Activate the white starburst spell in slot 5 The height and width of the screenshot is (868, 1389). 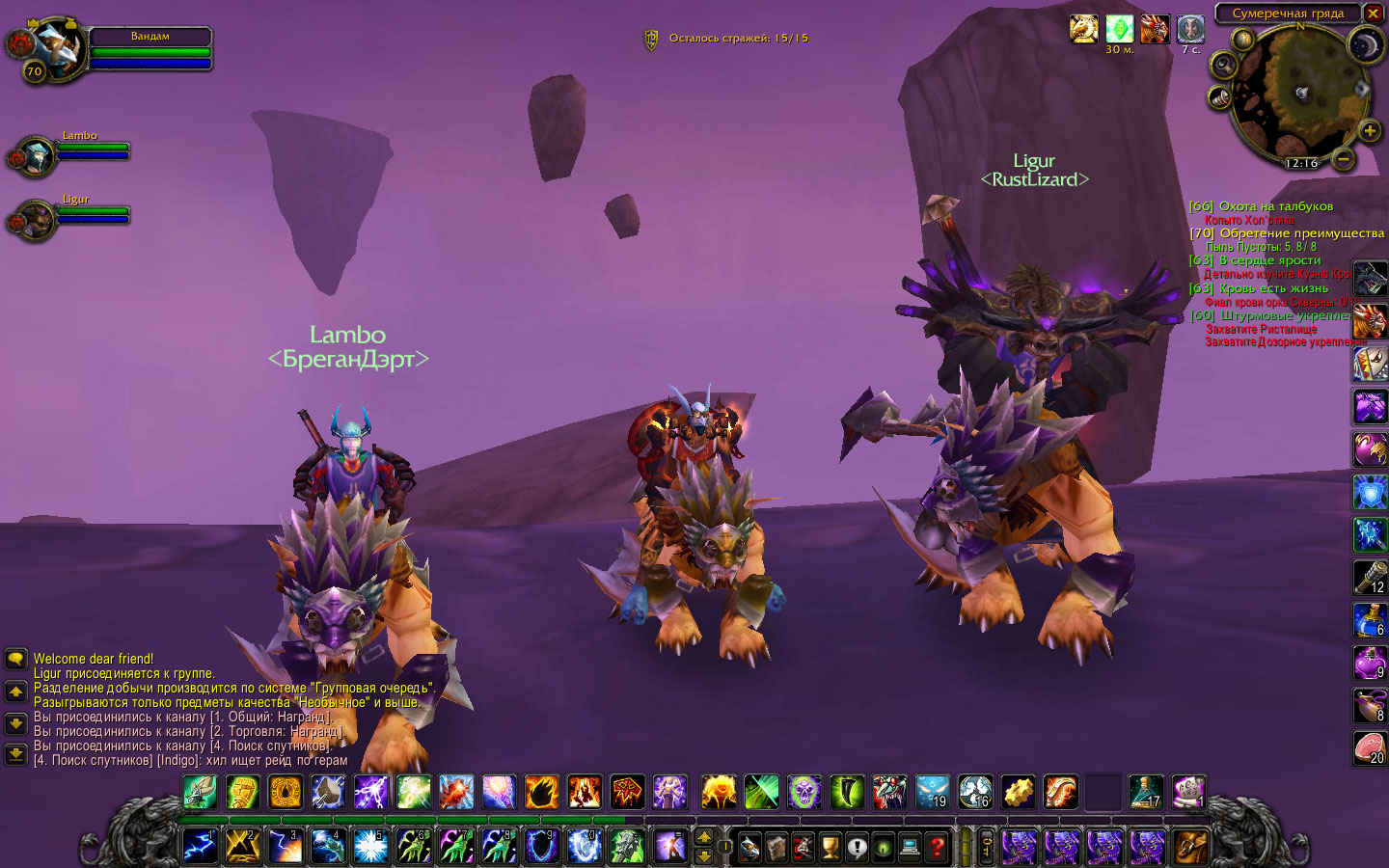point(370,846)
